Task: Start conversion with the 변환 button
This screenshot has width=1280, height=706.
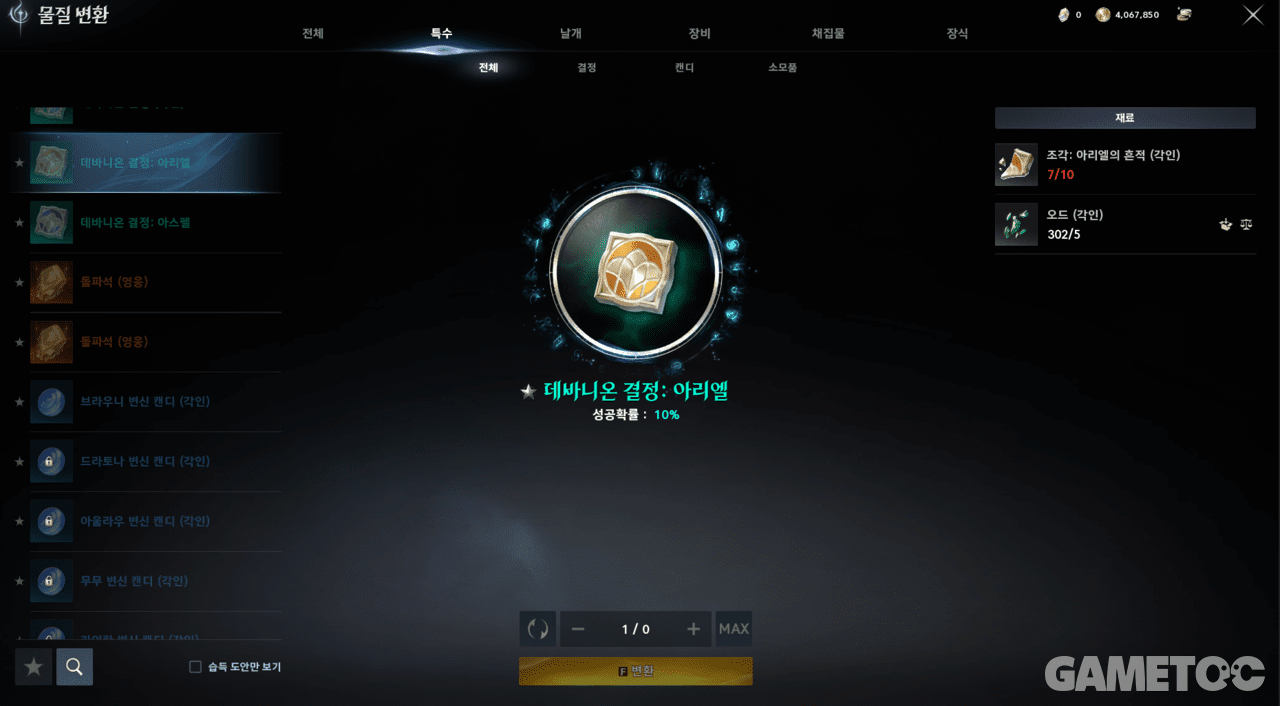Action: (x=636, y=671)
